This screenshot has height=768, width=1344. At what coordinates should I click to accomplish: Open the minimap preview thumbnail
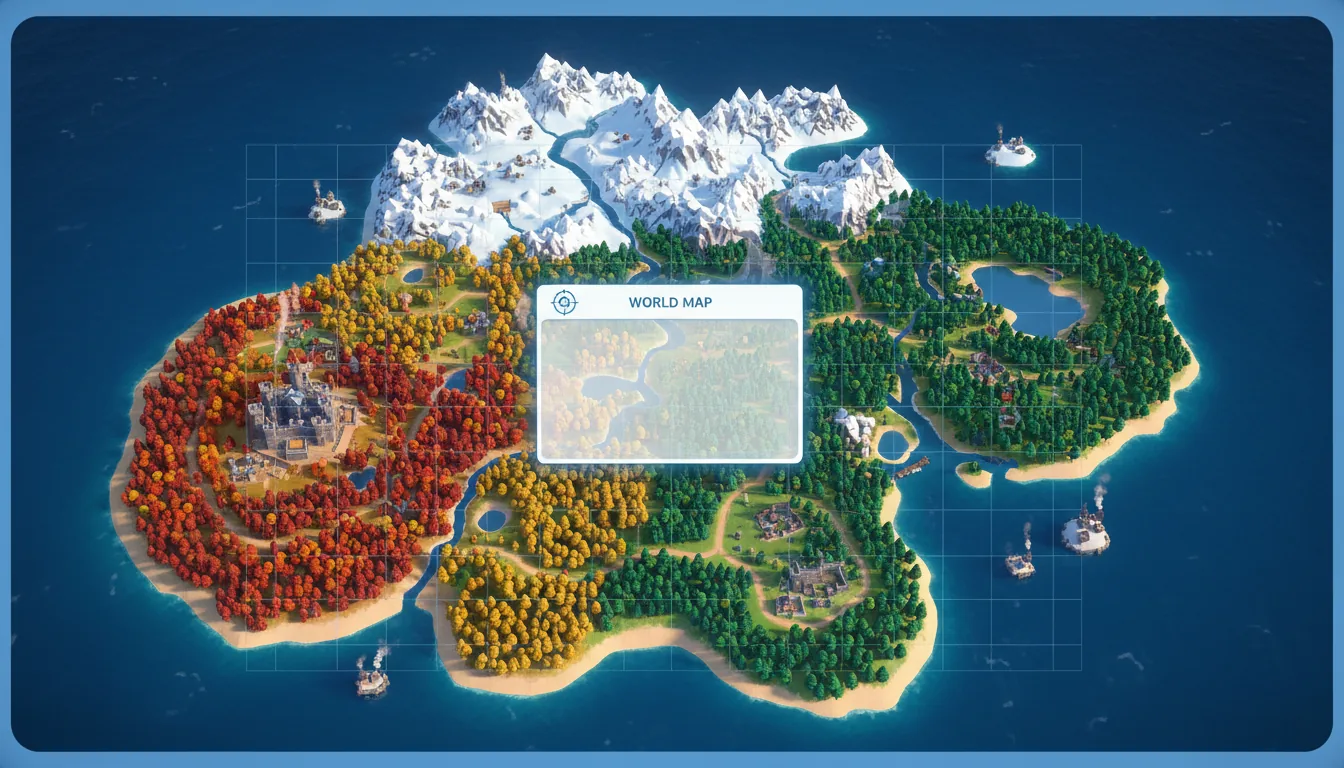(668, 388)
